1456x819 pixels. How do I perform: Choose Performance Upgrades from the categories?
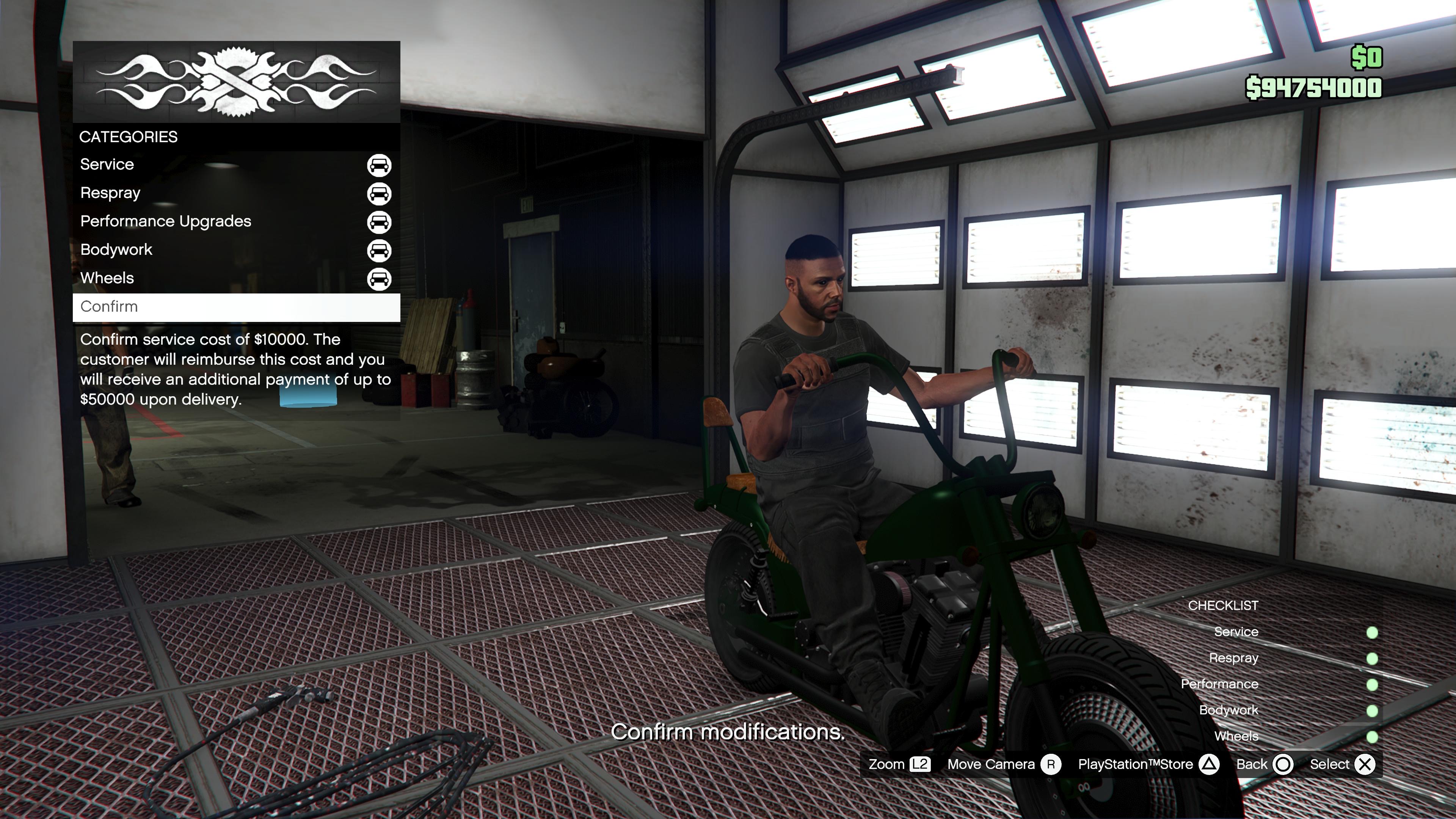[x=236, y=221]
